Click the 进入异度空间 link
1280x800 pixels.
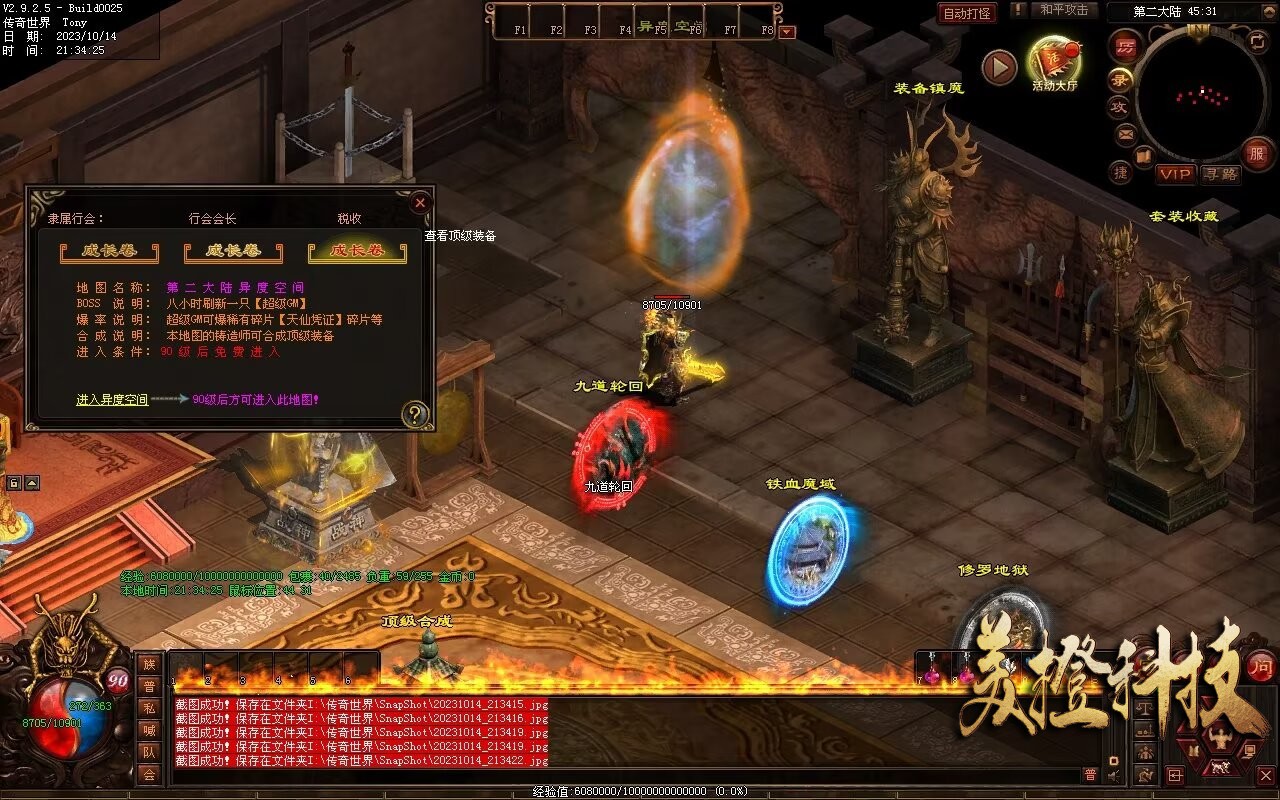(112, 400)
